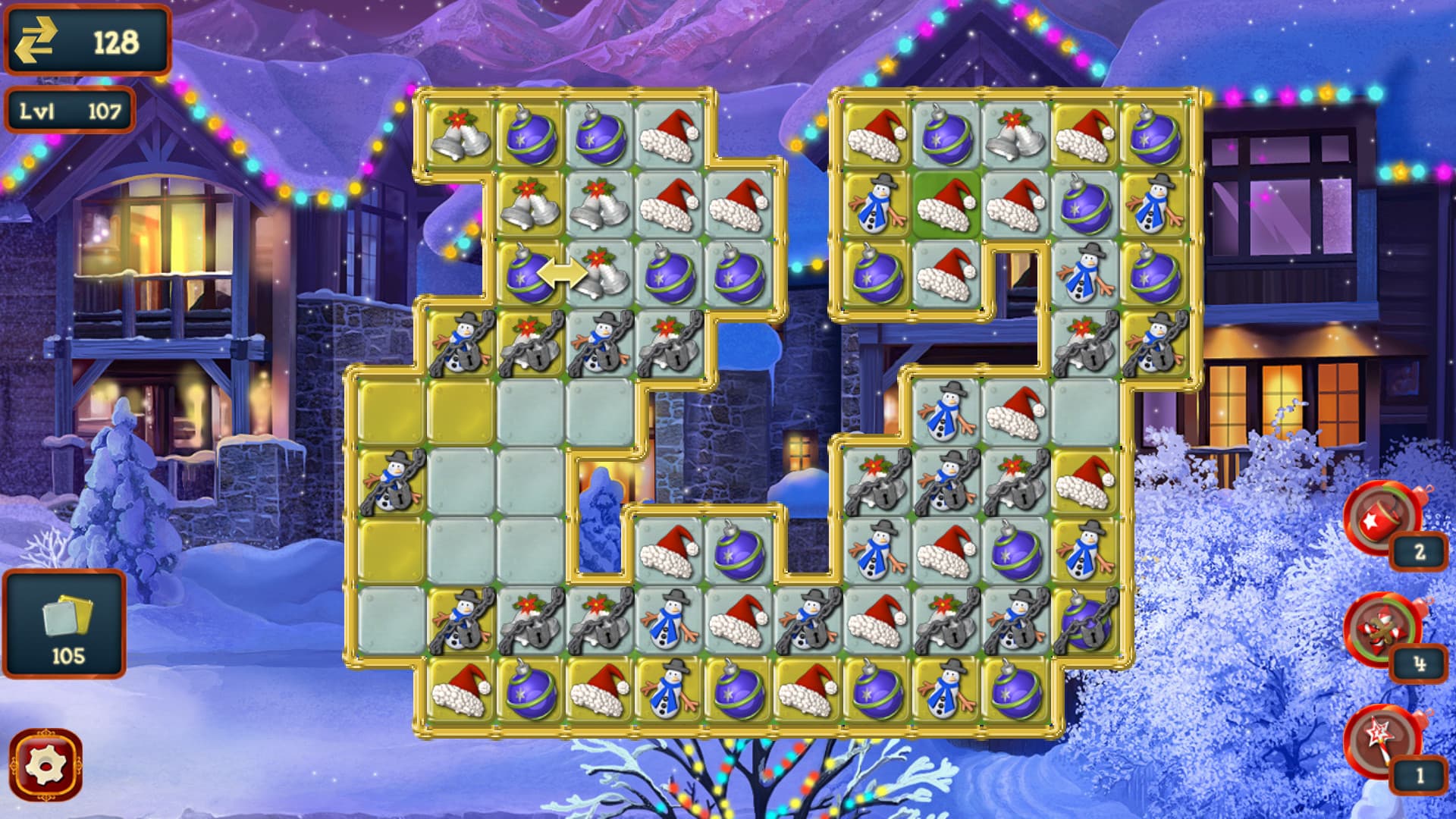The width and height of the screenshot is (1456, 819).
Task: Select the silver bells tile in the top-left corner
Action: pyautogui.click(x=459, y=136)
